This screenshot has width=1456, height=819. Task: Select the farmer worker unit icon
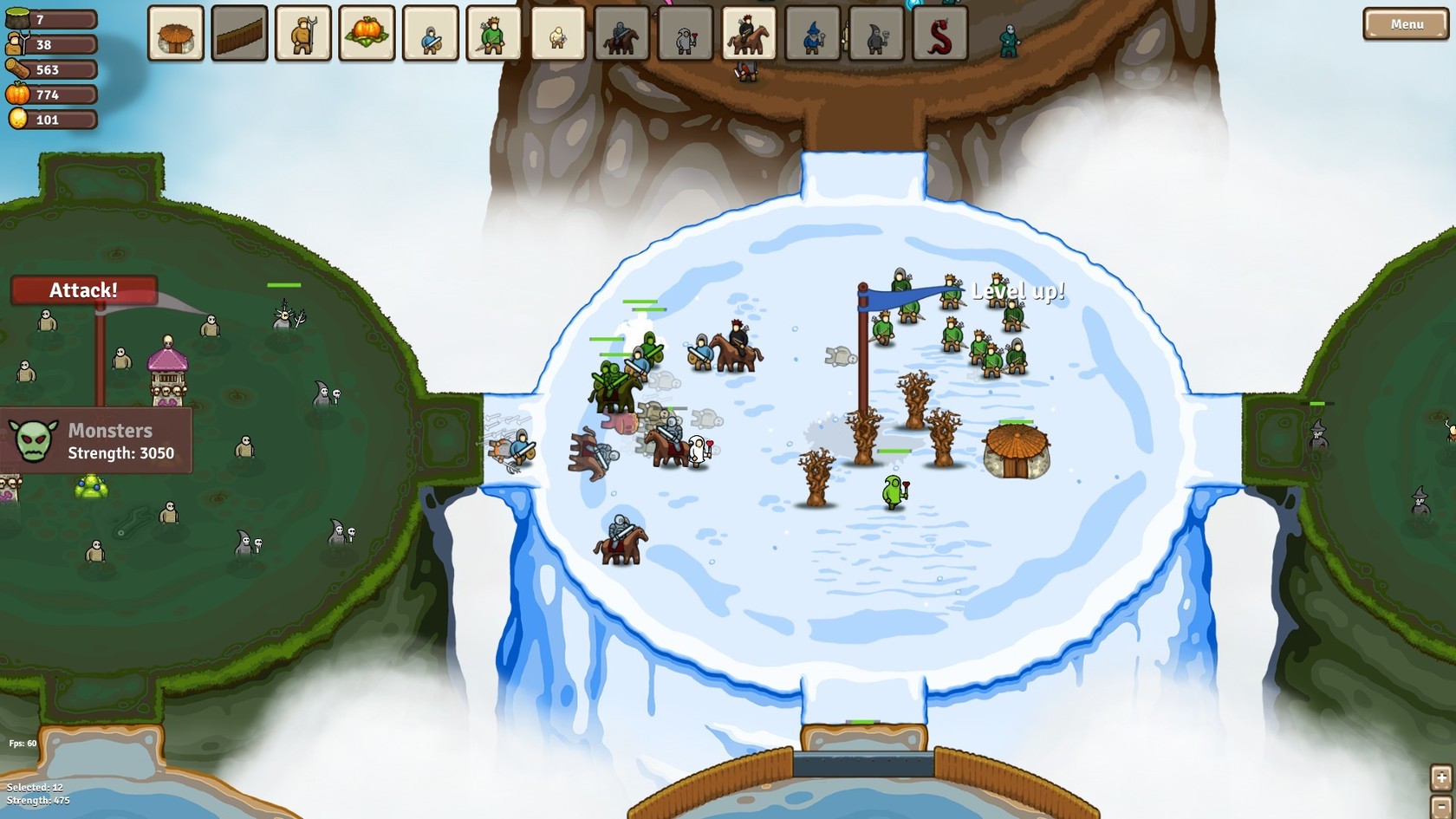click(302, 33)
